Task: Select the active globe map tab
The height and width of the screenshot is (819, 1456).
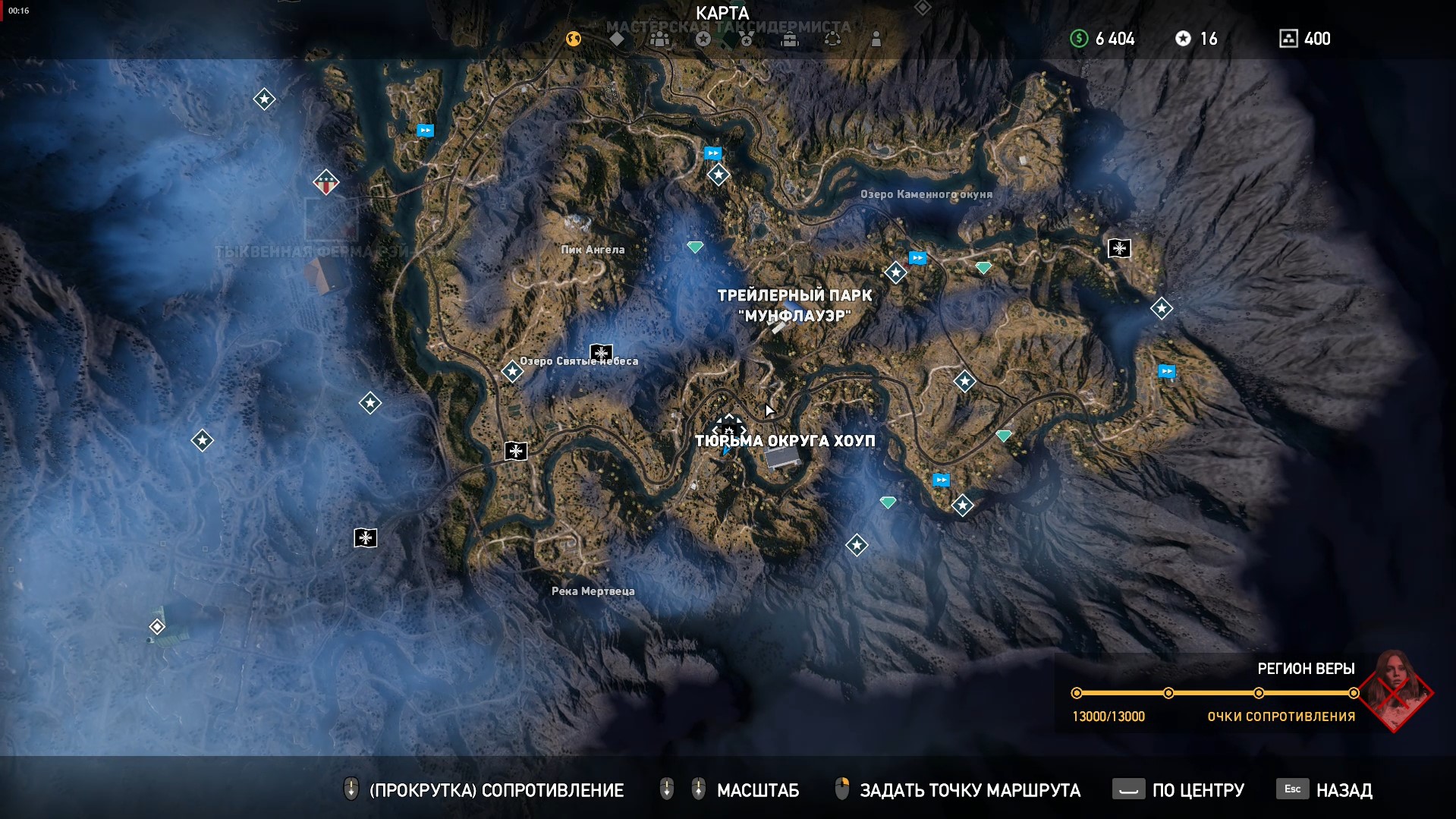Action: 574,39
